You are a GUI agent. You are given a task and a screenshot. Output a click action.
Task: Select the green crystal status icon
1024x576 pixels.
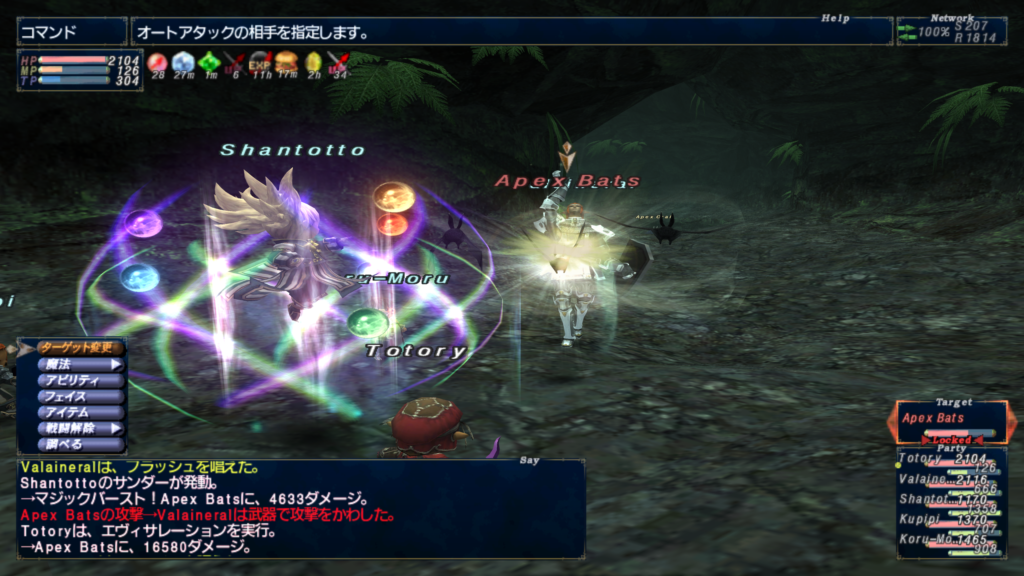pyautogui.click(x=208, y=63)
